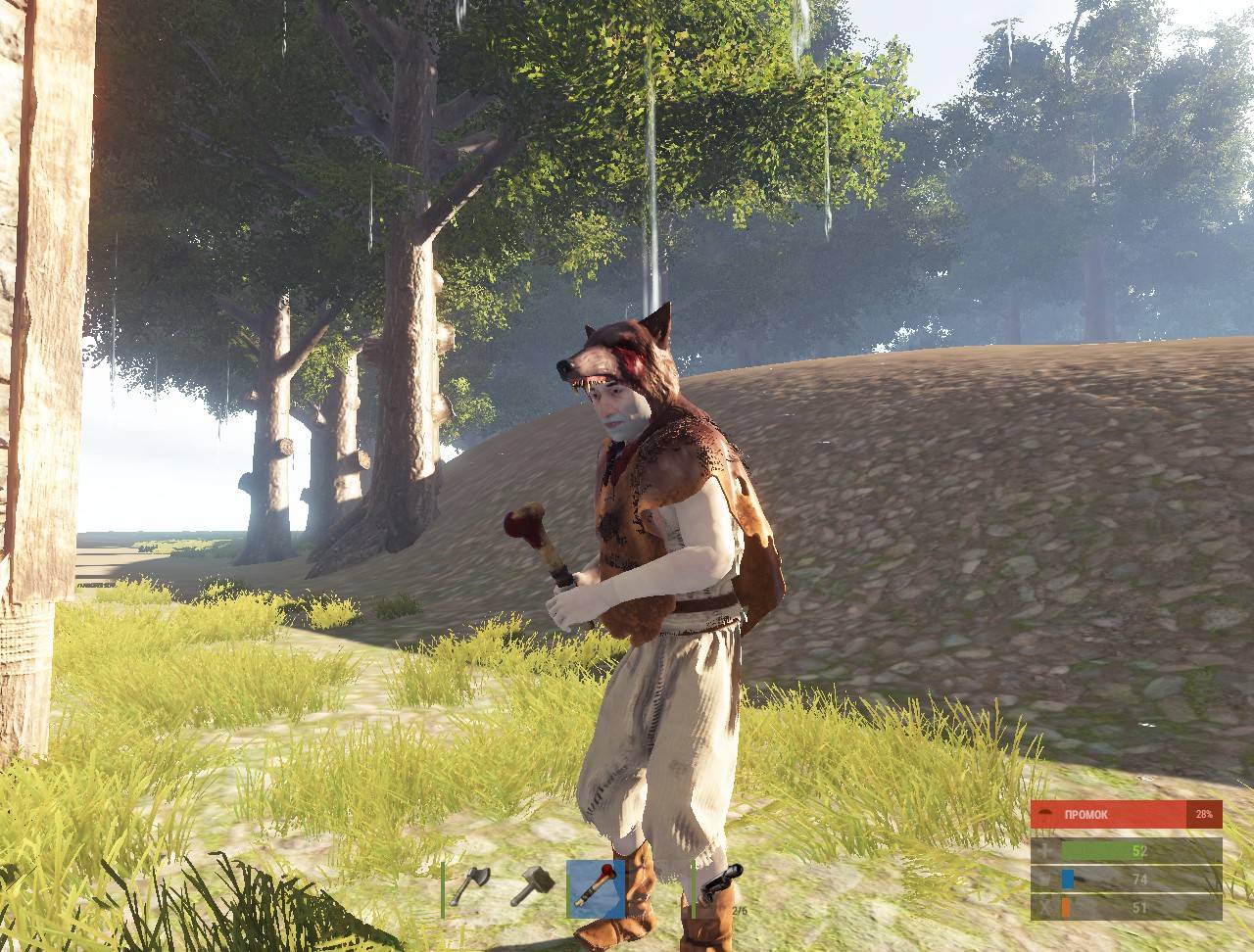1254x952 pixels.
Task: Switch to the revolver hotbar slot
Action: coord(721,887)
